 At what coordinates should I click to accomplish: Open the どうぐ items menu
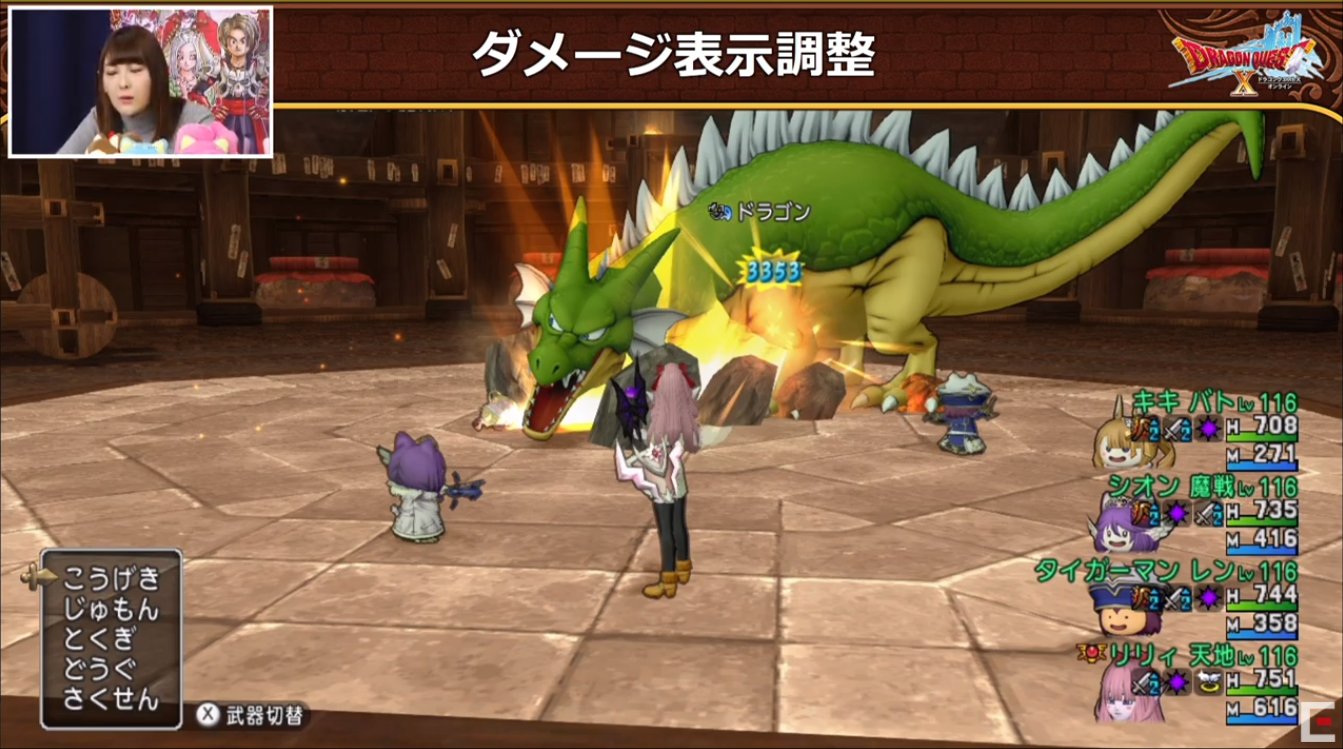click(x=98, y=669)
